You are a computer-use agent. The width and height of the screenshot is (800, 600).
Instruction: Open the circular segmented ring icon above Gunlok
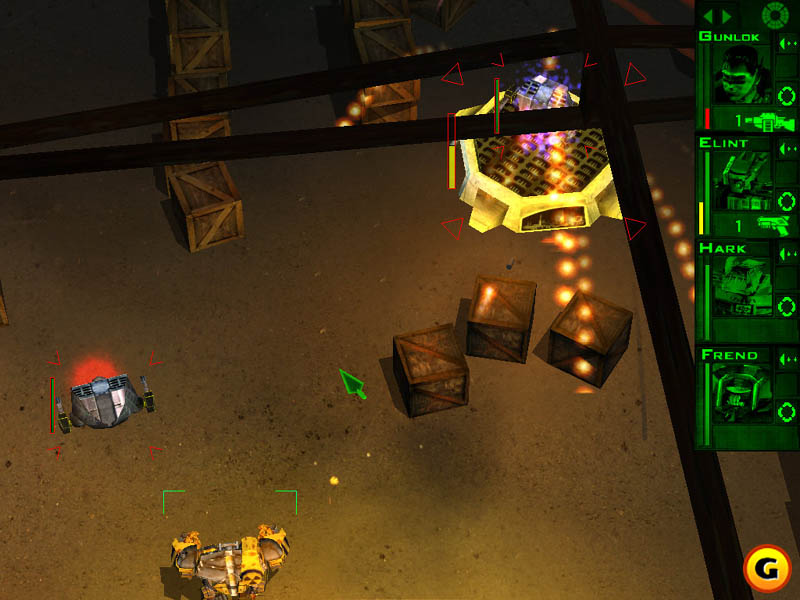[x=774, y=16]
